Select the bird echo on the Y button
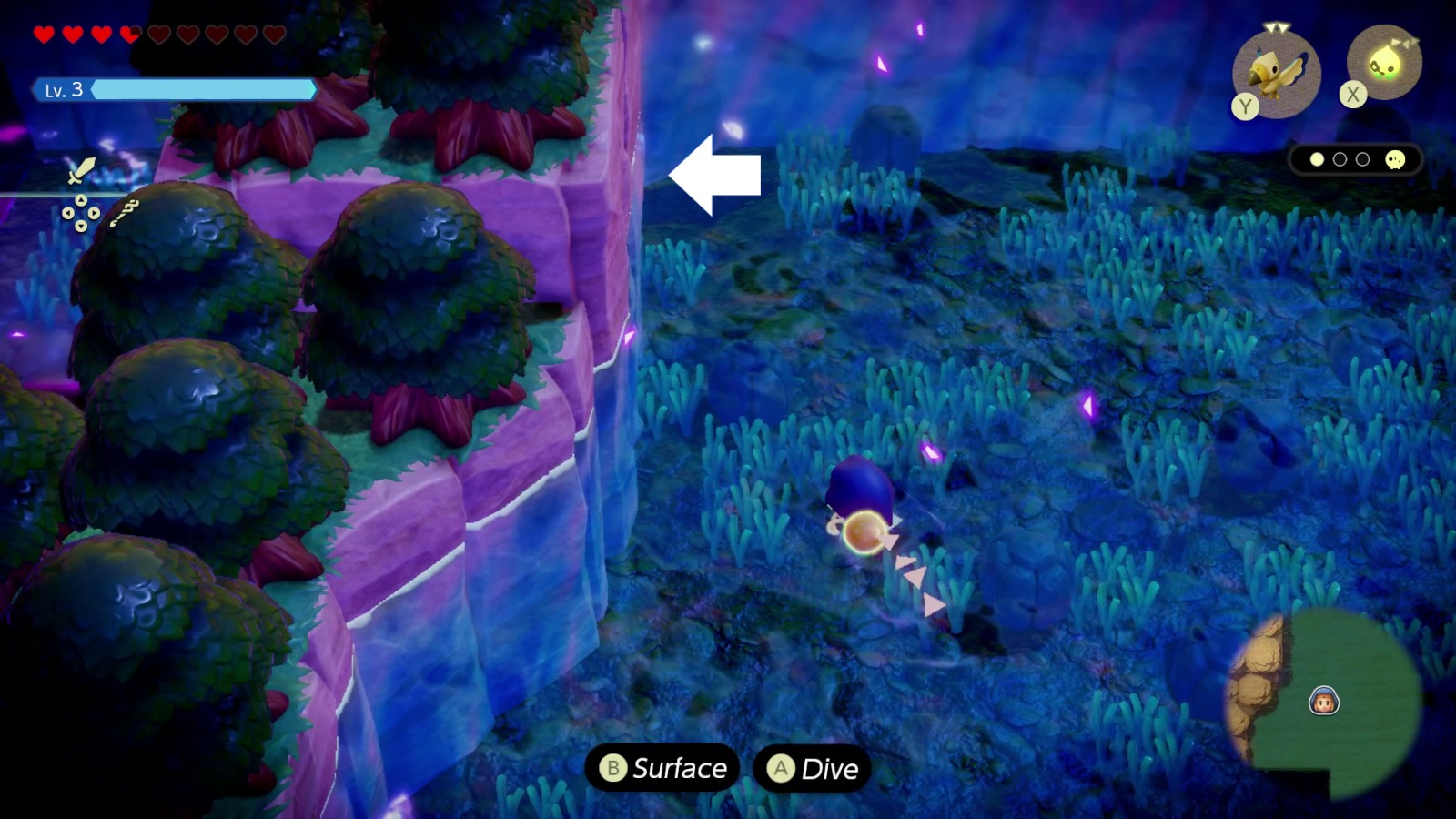Screen dimensions: 1456x819 1277,71
